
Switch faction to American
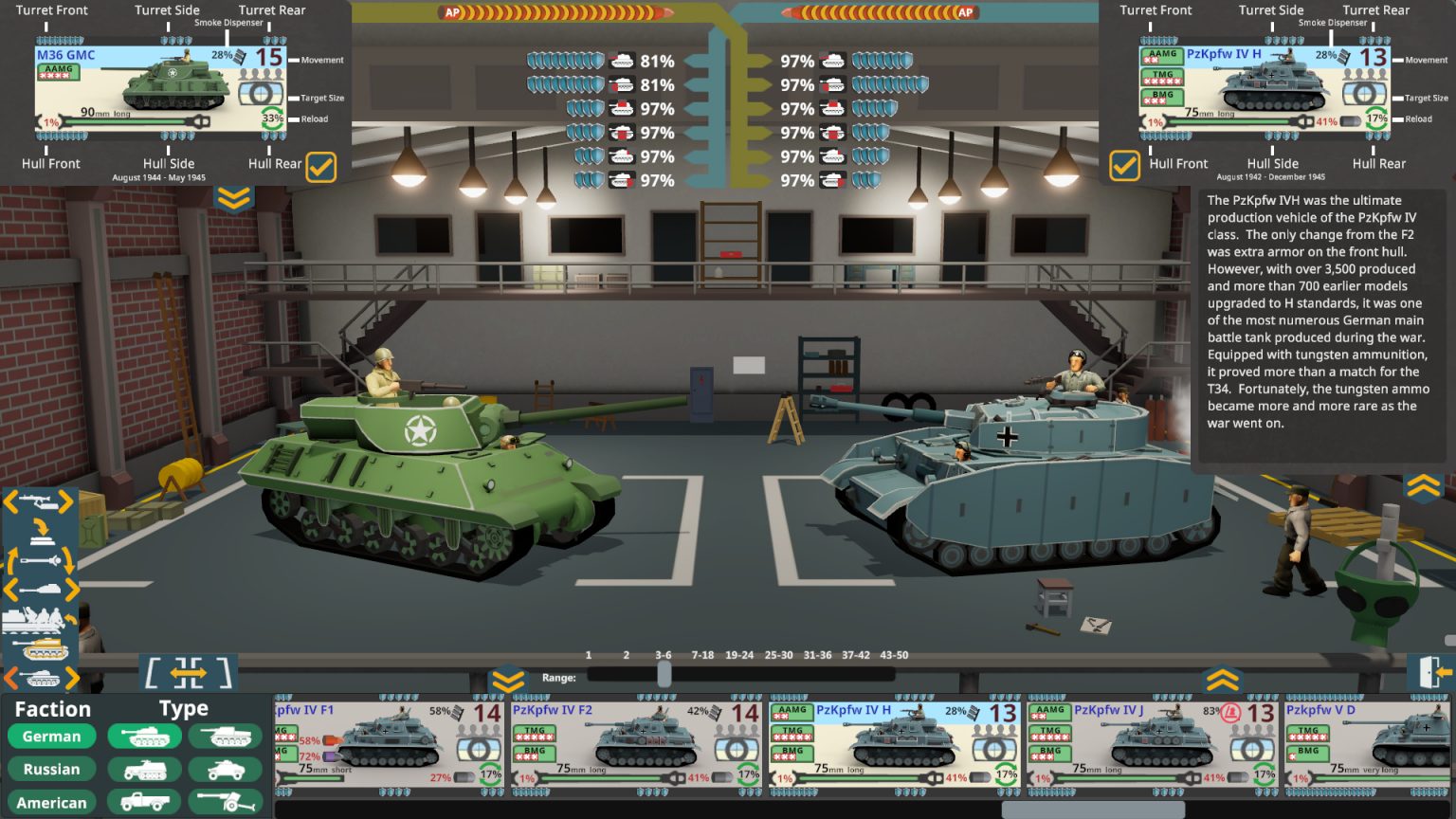click(x=52, y=802)
